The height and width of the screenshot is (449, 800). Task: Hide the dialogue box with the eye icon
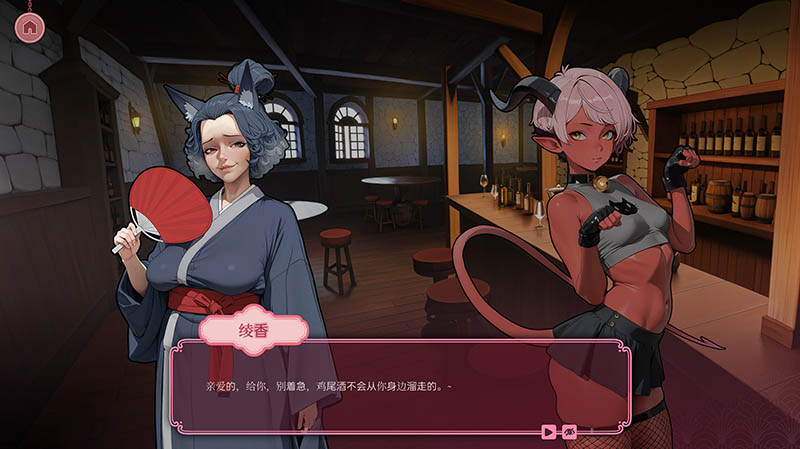[x=569, y=432]
